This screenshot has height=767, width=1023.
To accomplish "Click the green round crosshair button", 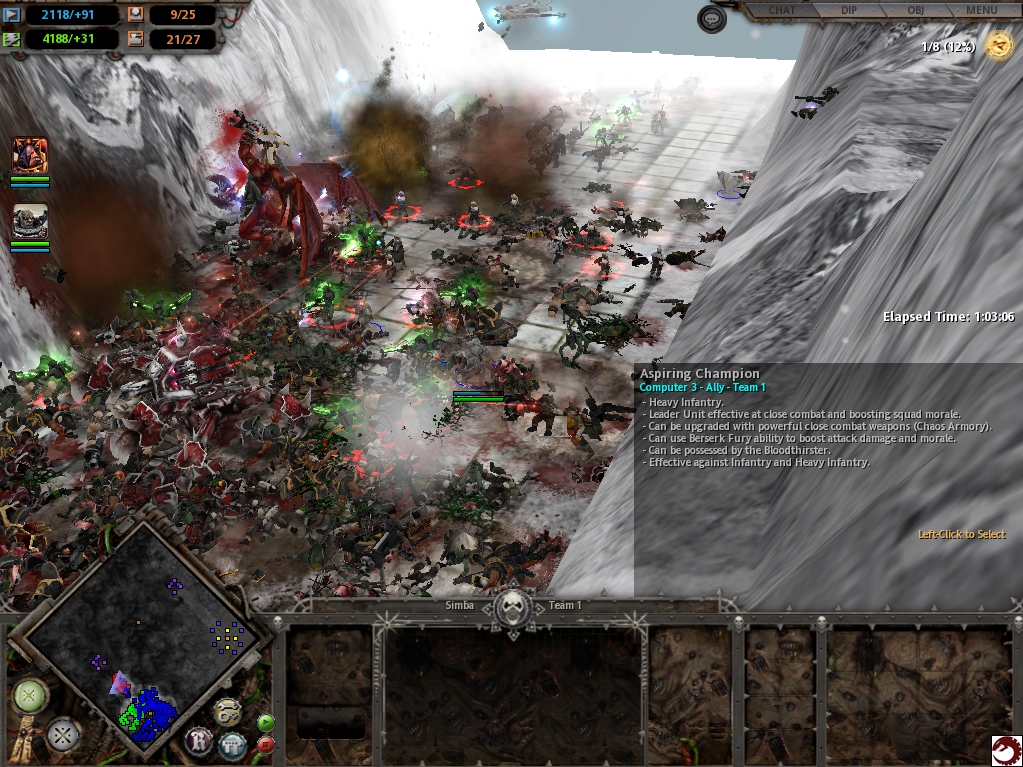I will [30, 695].
